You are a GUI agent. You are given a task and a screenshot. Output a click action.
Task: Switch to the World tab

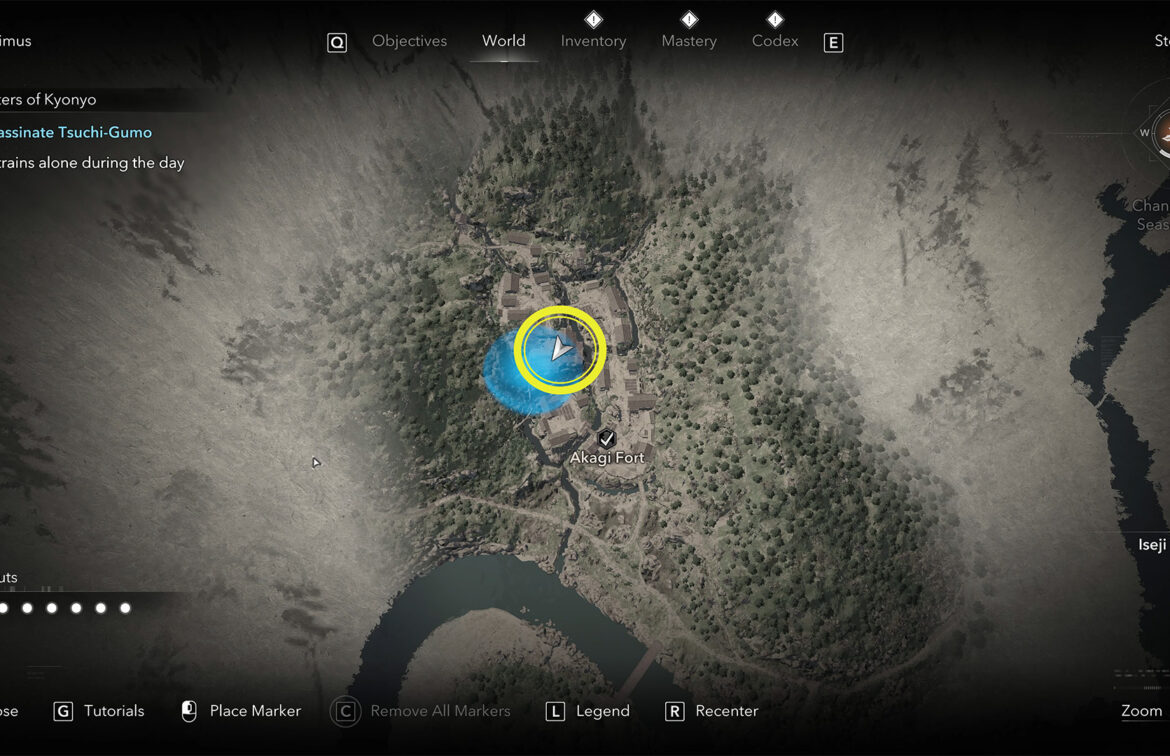click(503, 41)
